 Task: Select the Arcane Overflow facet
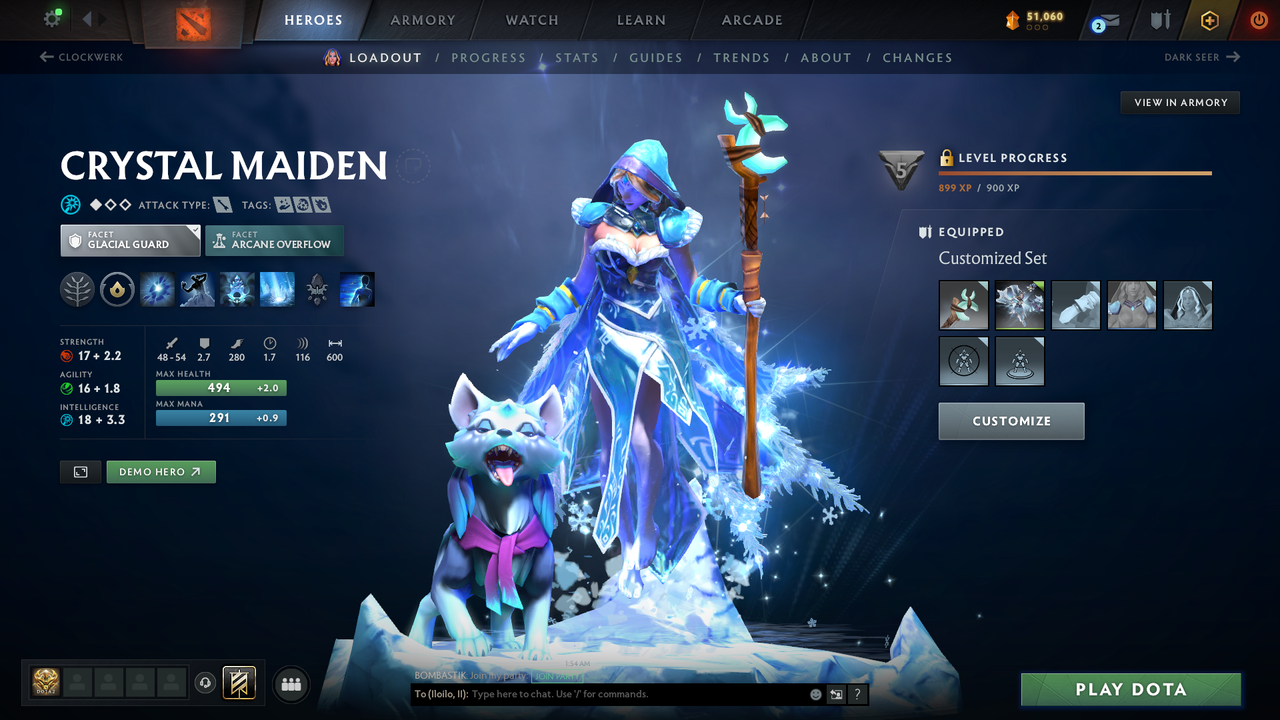tap(274, 240)
